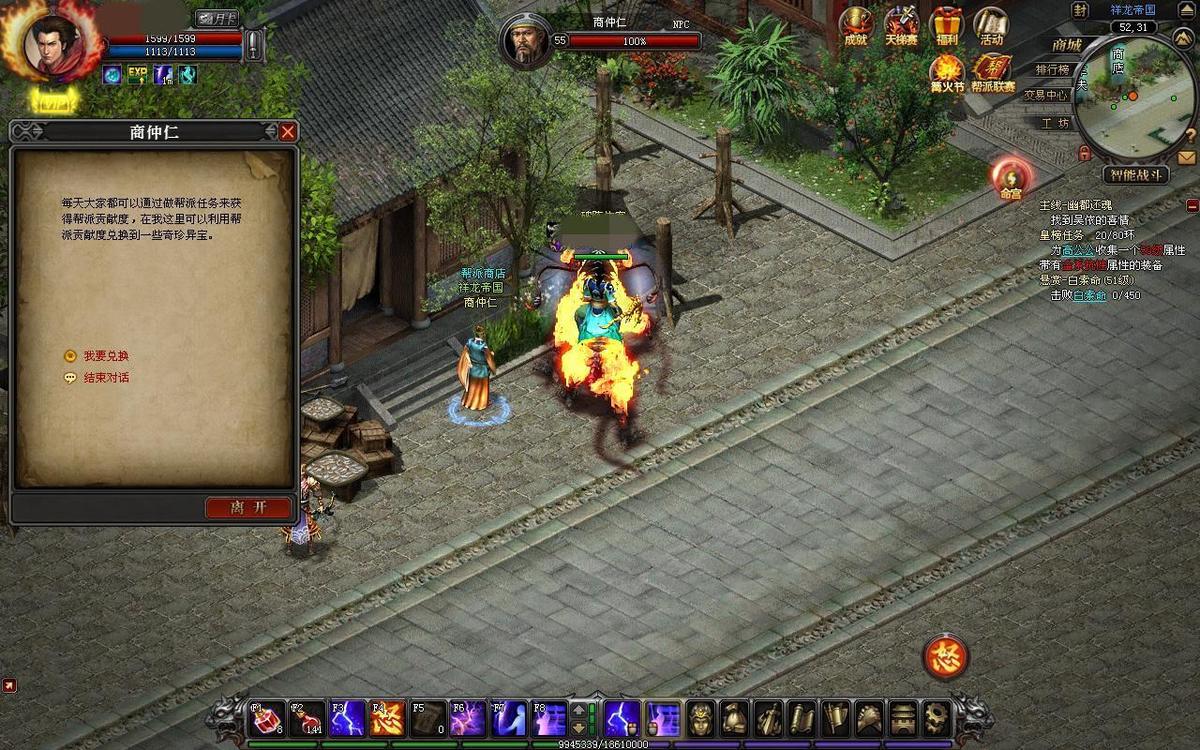Select 结束对话 to end the conversation
Image resolution: width=1200 pixels, height=750 pixels.
coord(105,378)
